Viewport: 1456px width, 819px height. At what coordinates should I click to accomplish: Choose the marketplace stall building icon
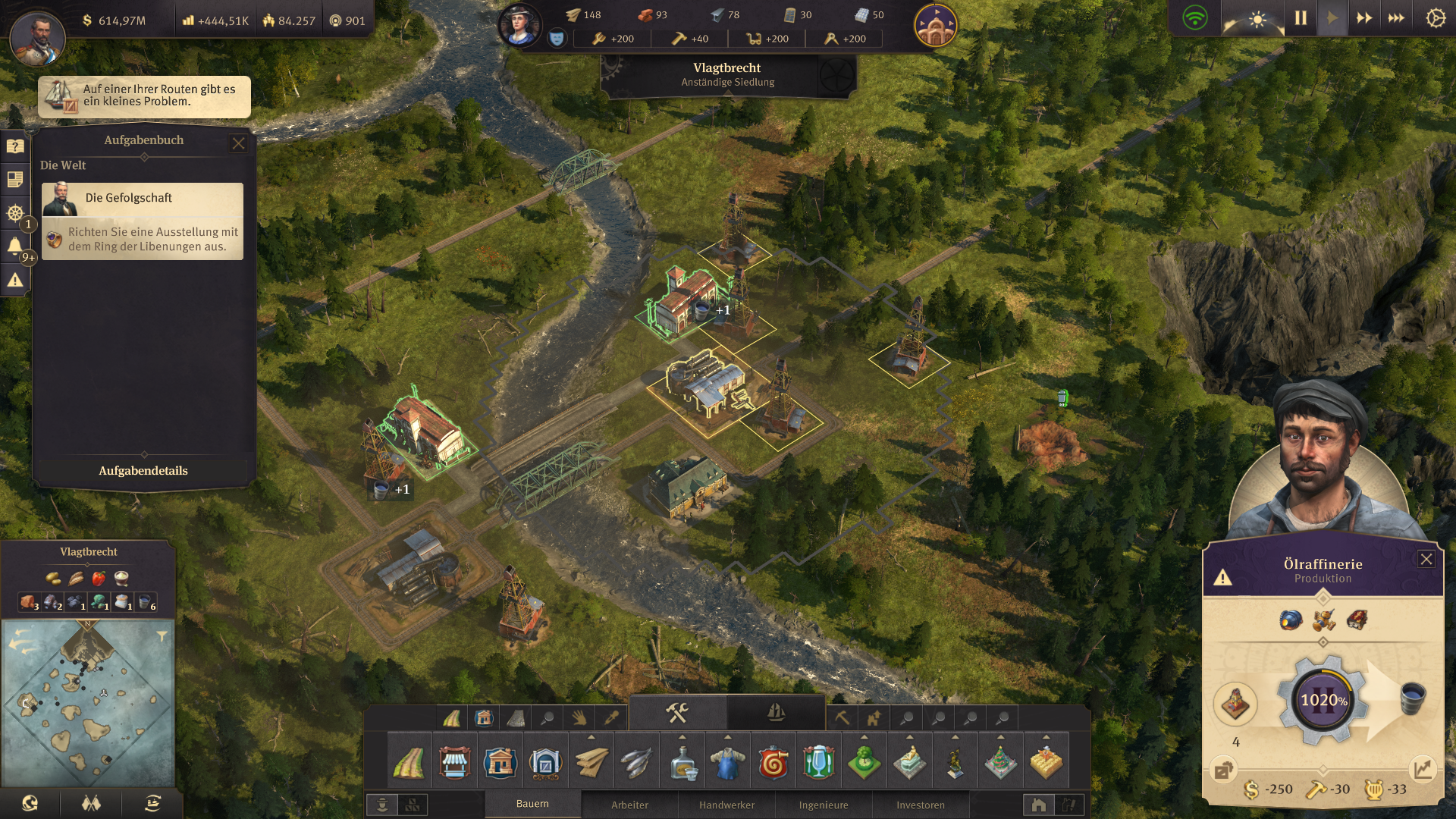[x=454, y=762]
